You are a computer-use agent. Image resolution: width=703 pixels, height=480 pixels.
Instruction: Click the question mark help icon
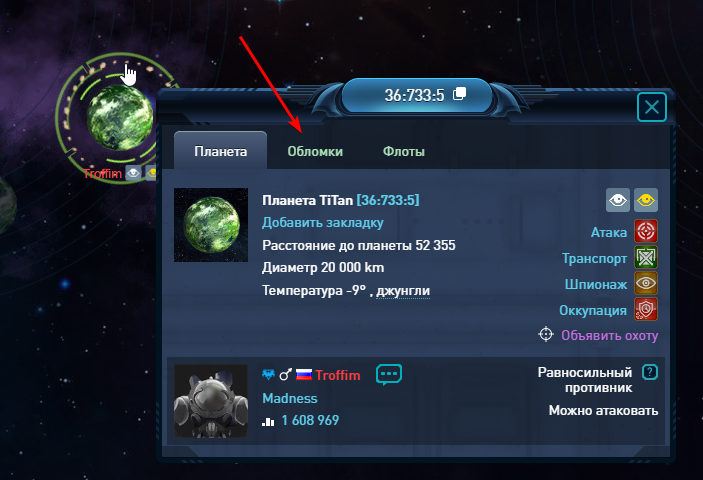click(x=650, y=373)
